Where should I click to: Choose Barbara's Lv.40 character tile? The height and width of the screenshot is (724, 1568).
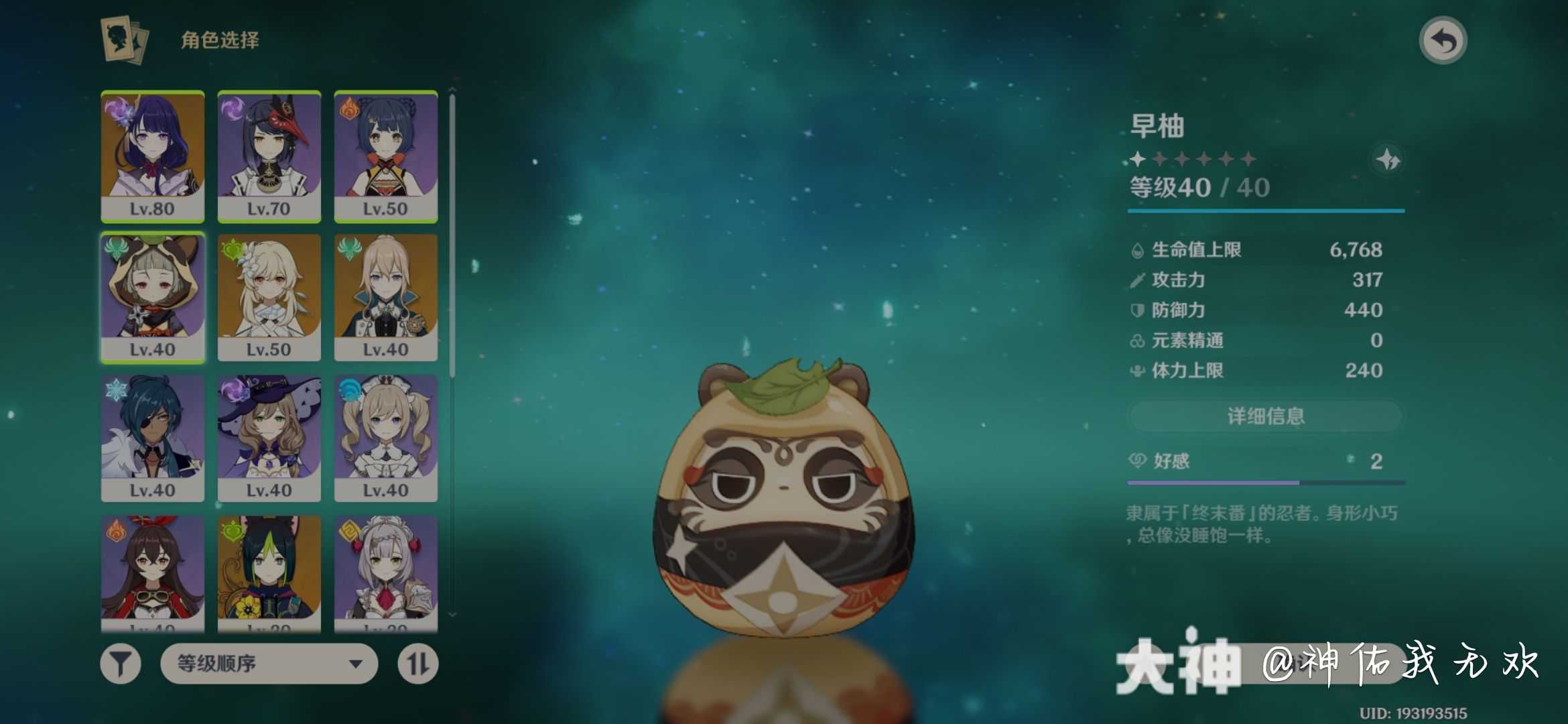click(x=386, y=438)
